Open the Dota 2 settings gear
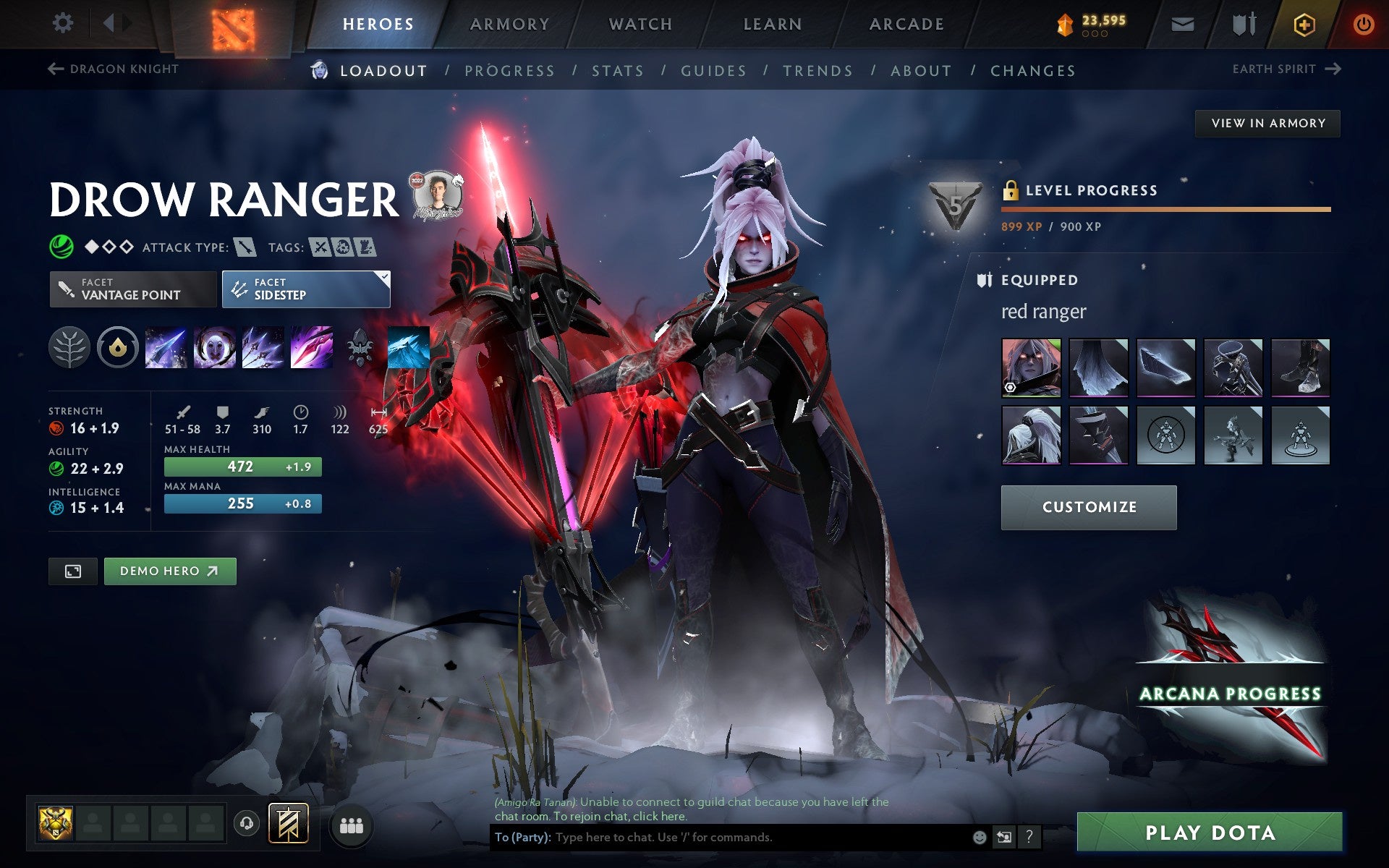1389x868 pixels. (x=64, y=22)
